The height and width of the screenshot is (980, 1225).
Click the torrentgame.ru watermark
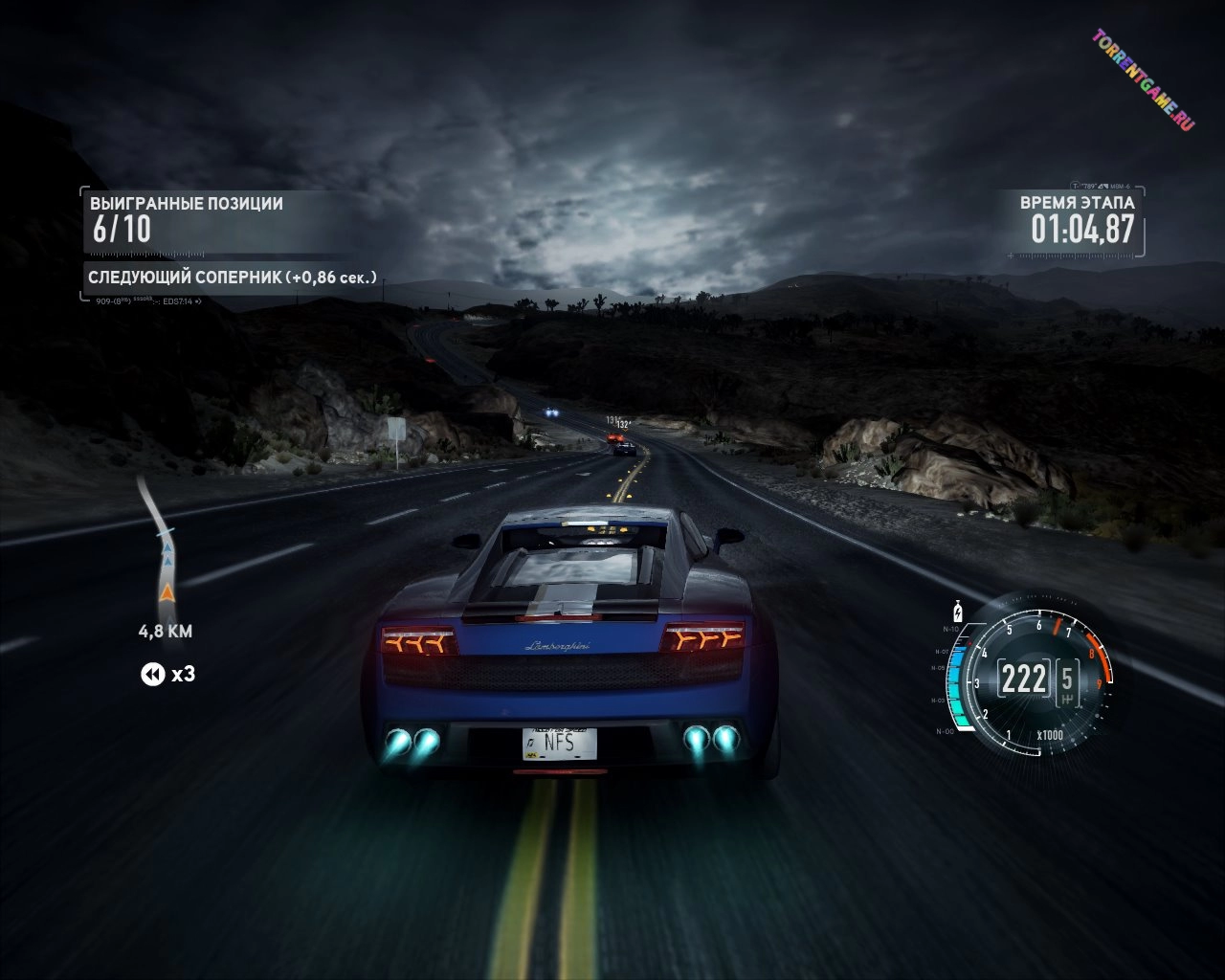pyautogui.click(x=1143, y=80)
